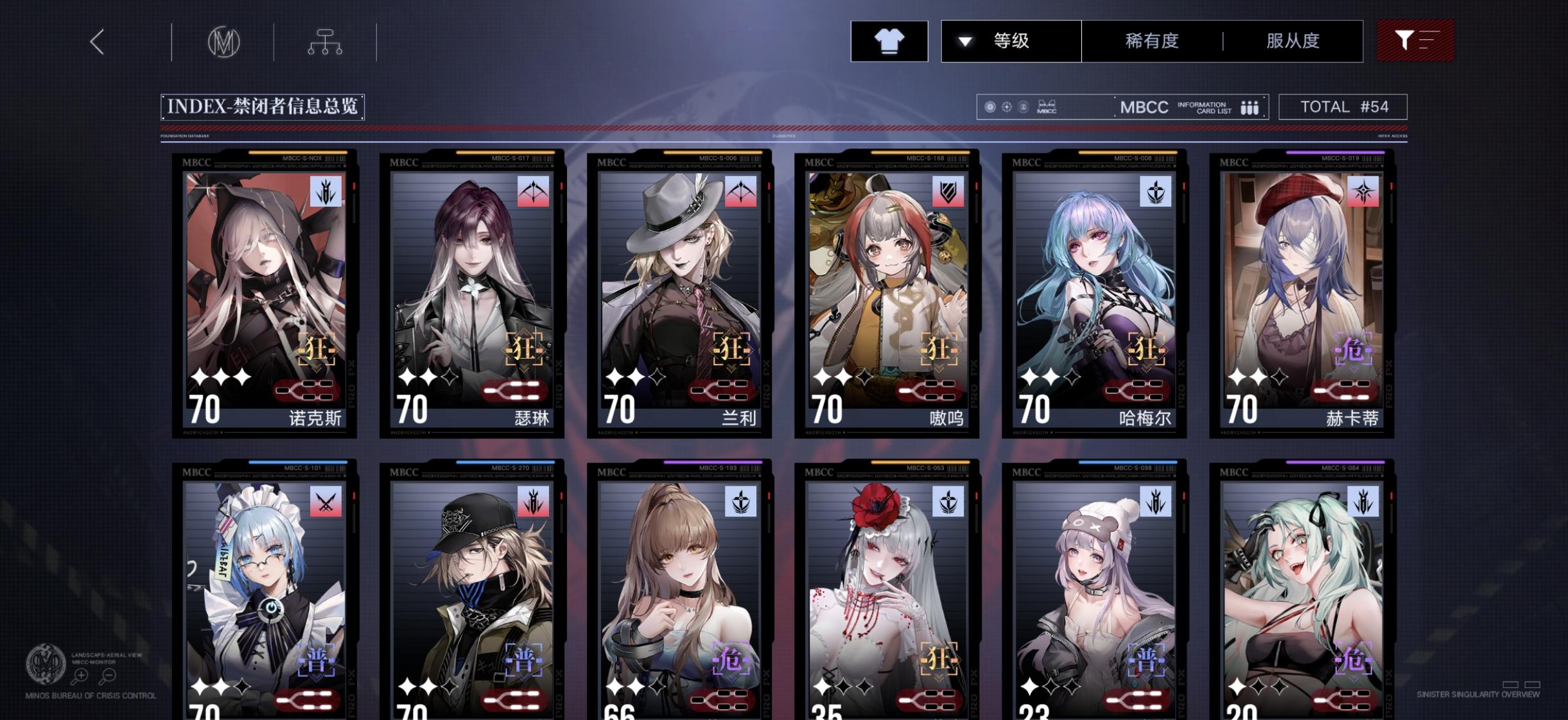Click the bow class icon on 瑟琳's card

532,193
